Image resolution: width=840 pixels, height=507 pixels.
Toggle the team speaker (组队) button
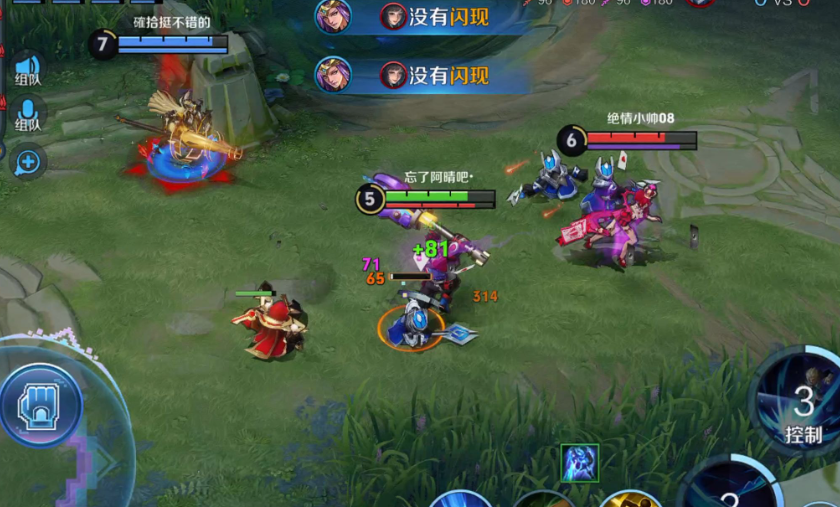(x=27, y=69)
